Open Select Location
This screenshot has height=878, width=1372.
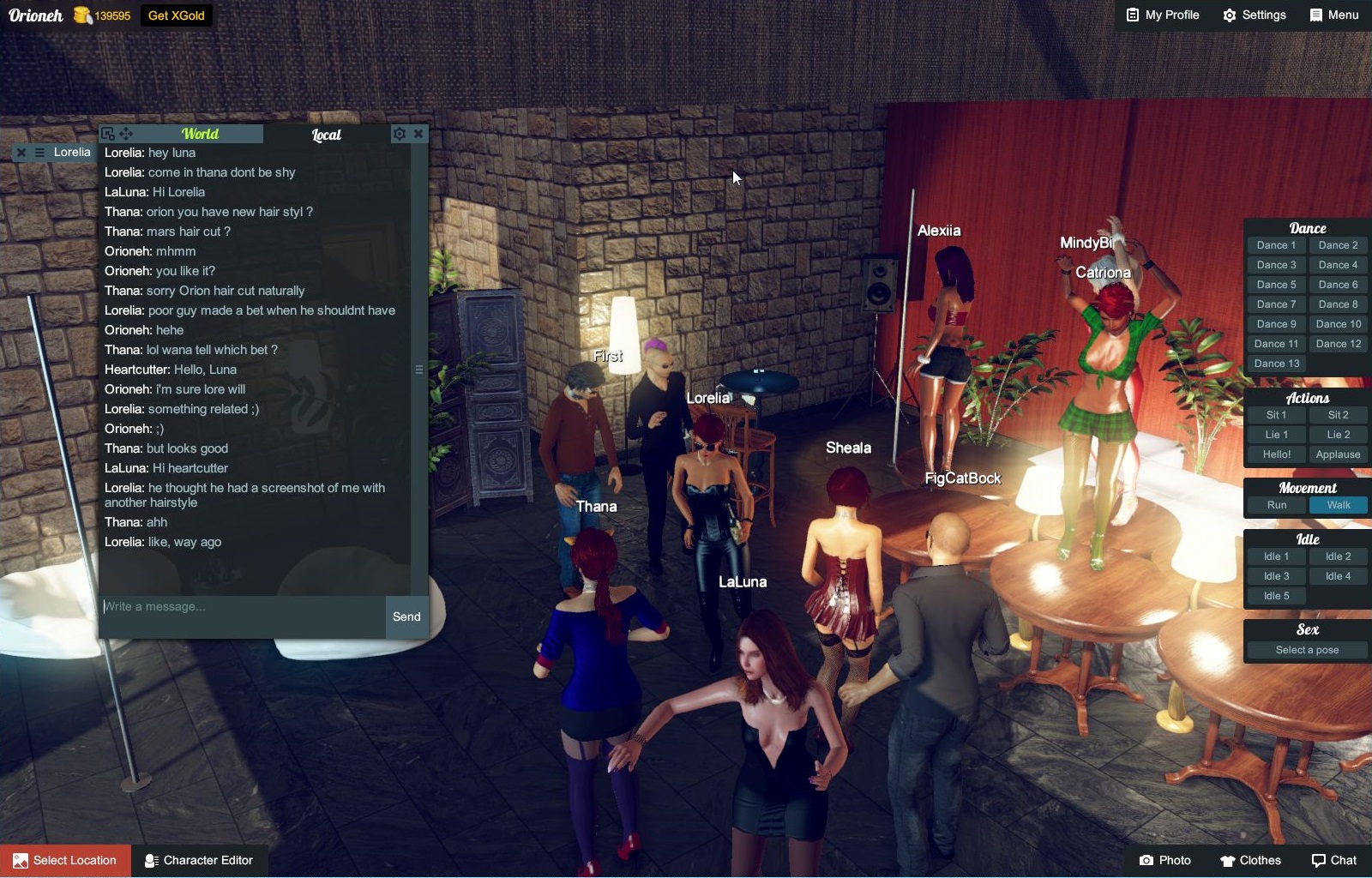(65, 860)
